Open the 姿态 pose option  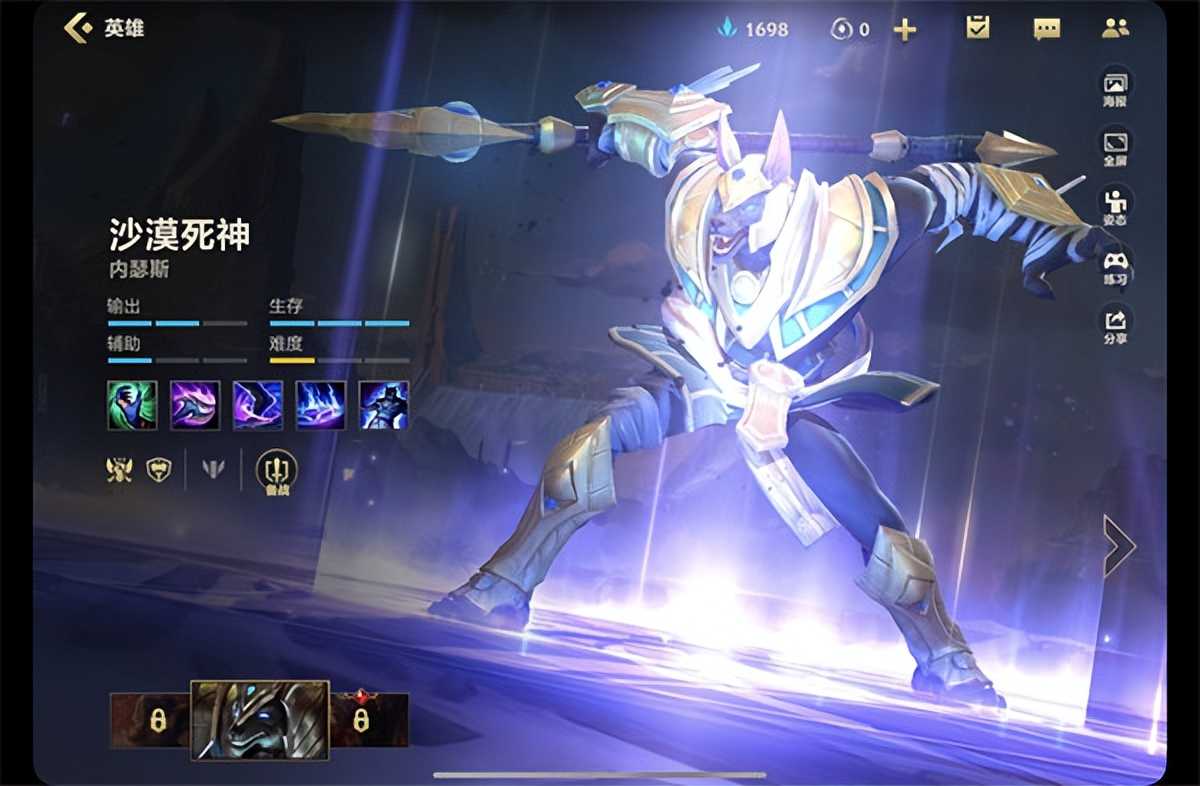1114,205
